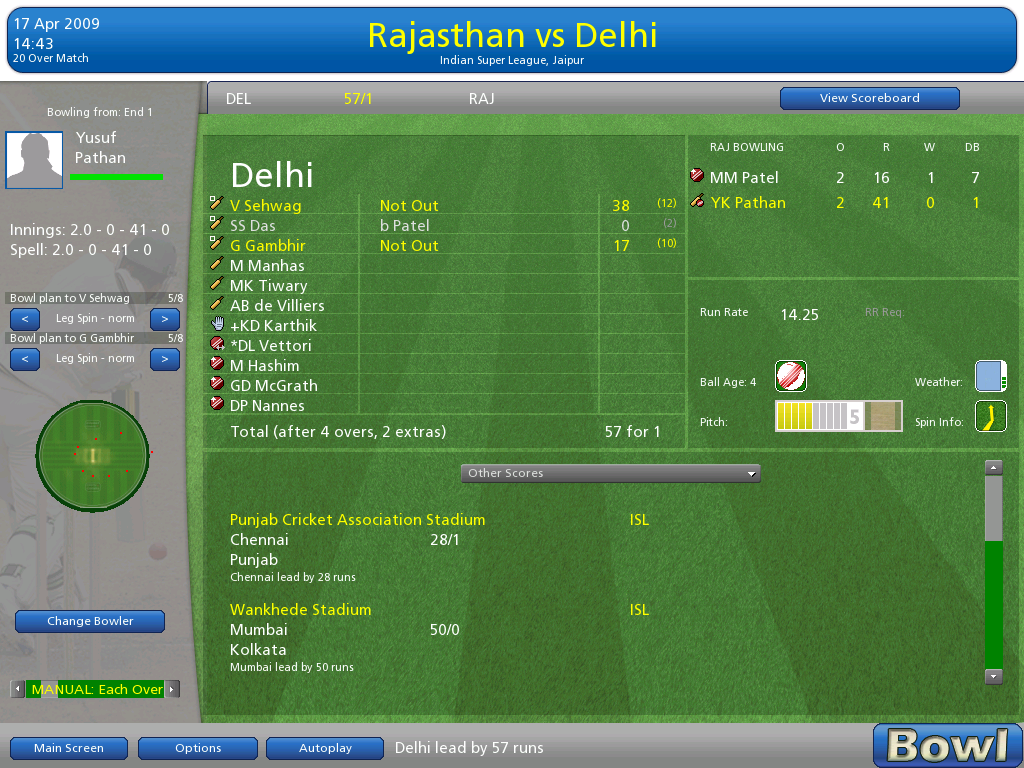Click the scroll-down arrow on other scores list
Viewport: 1024px width, 768px height.
point(993,676)
